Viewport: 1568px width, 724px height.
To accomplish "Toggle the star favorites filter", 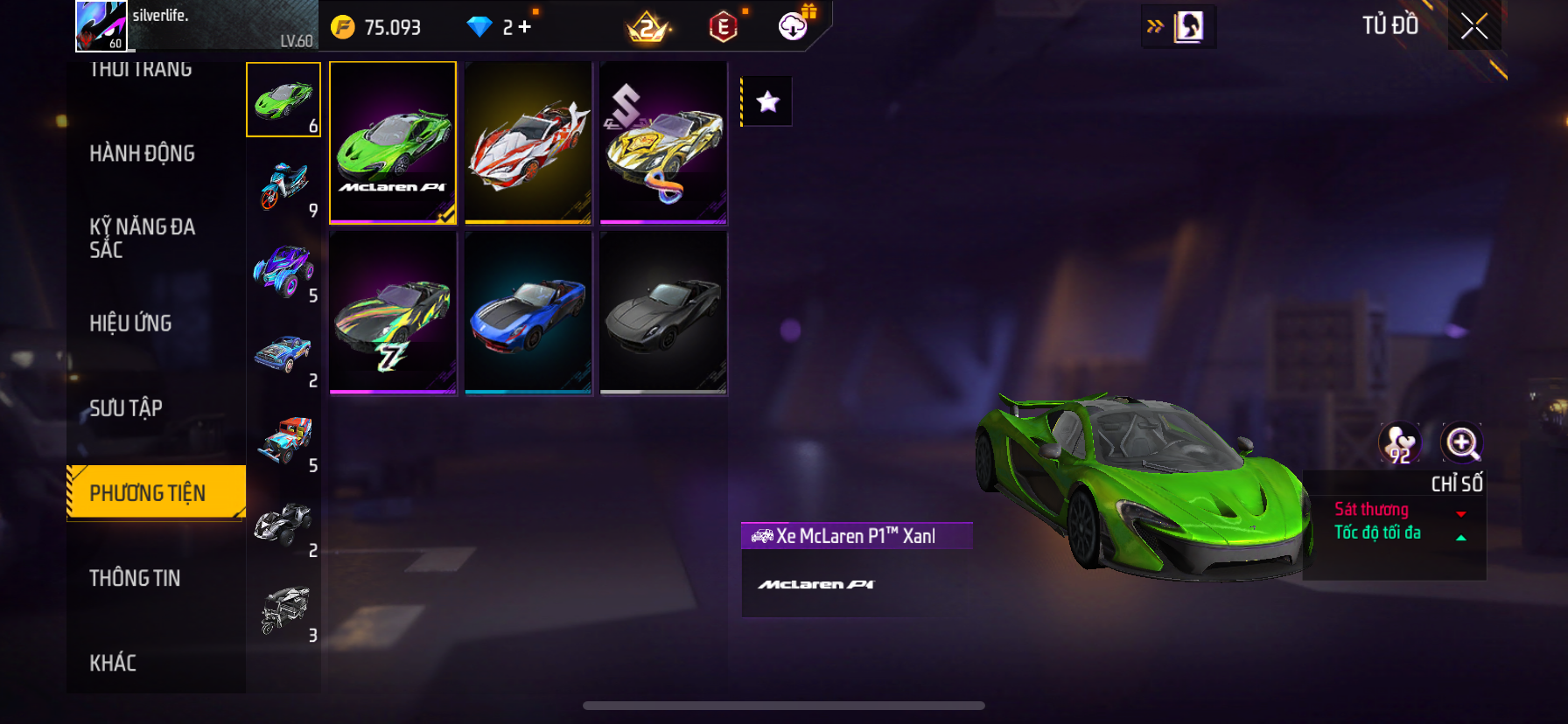I will (x=767, y=102).
